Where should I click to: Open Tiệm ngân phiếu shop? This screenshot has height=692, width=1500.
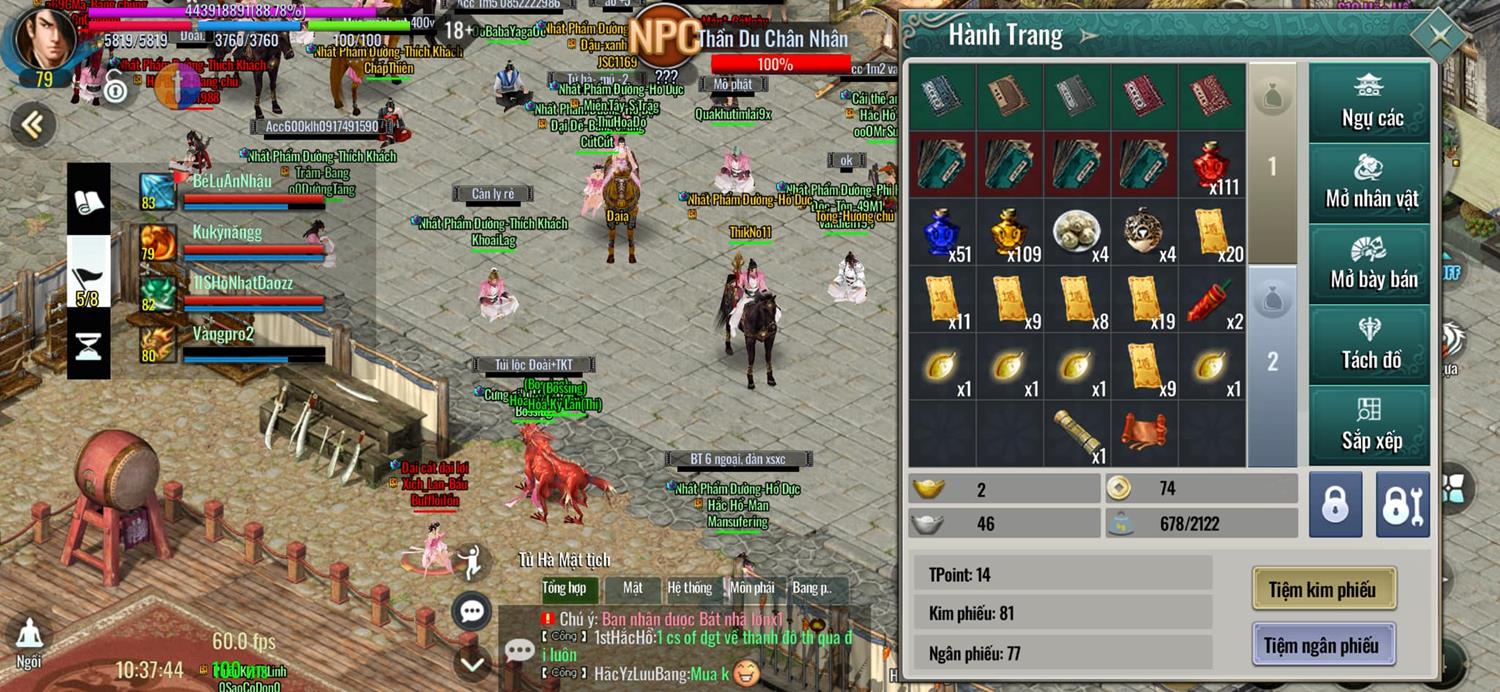(x=1322, y=645)
